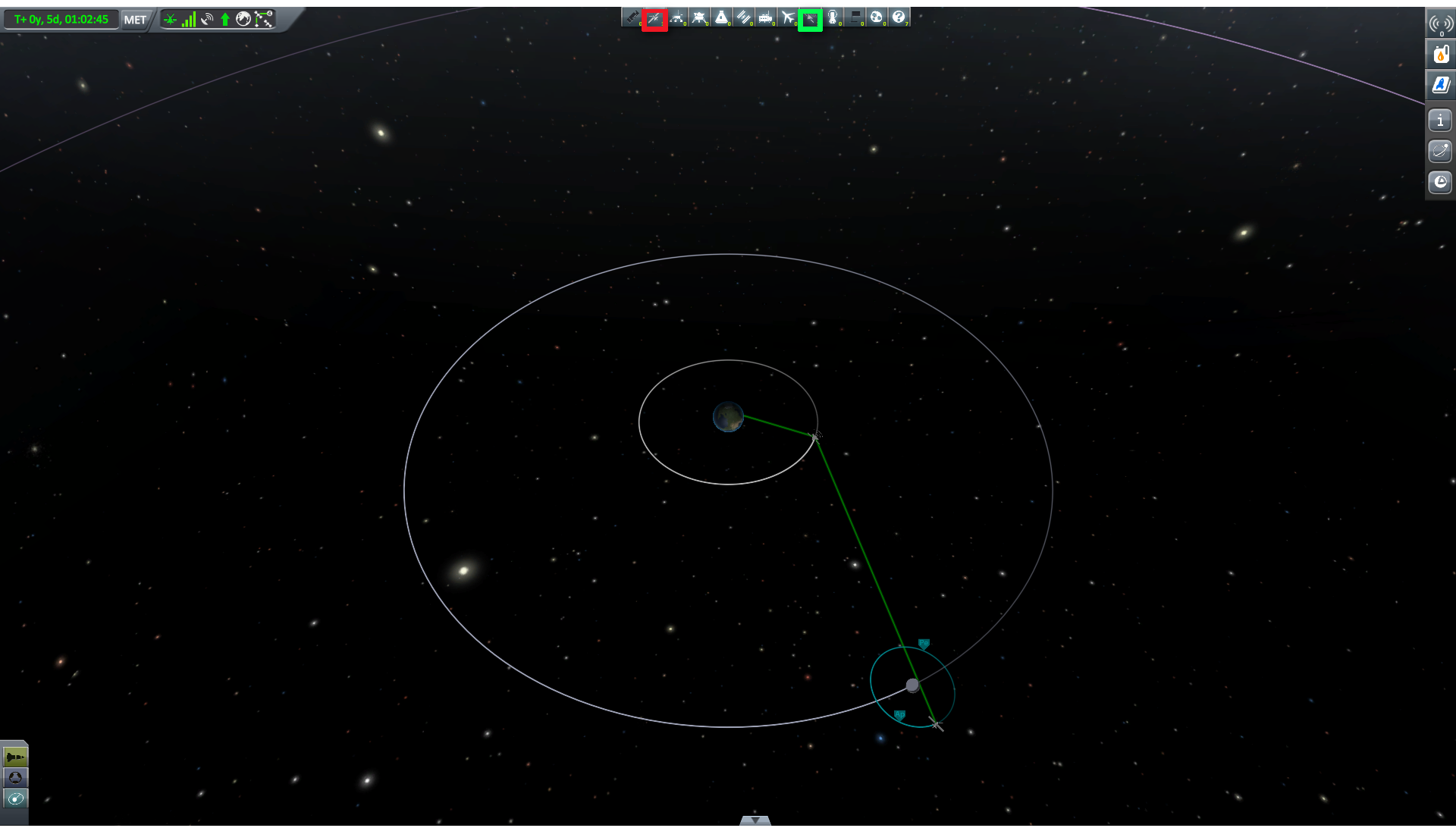Toggle the MET time display button

135,20
